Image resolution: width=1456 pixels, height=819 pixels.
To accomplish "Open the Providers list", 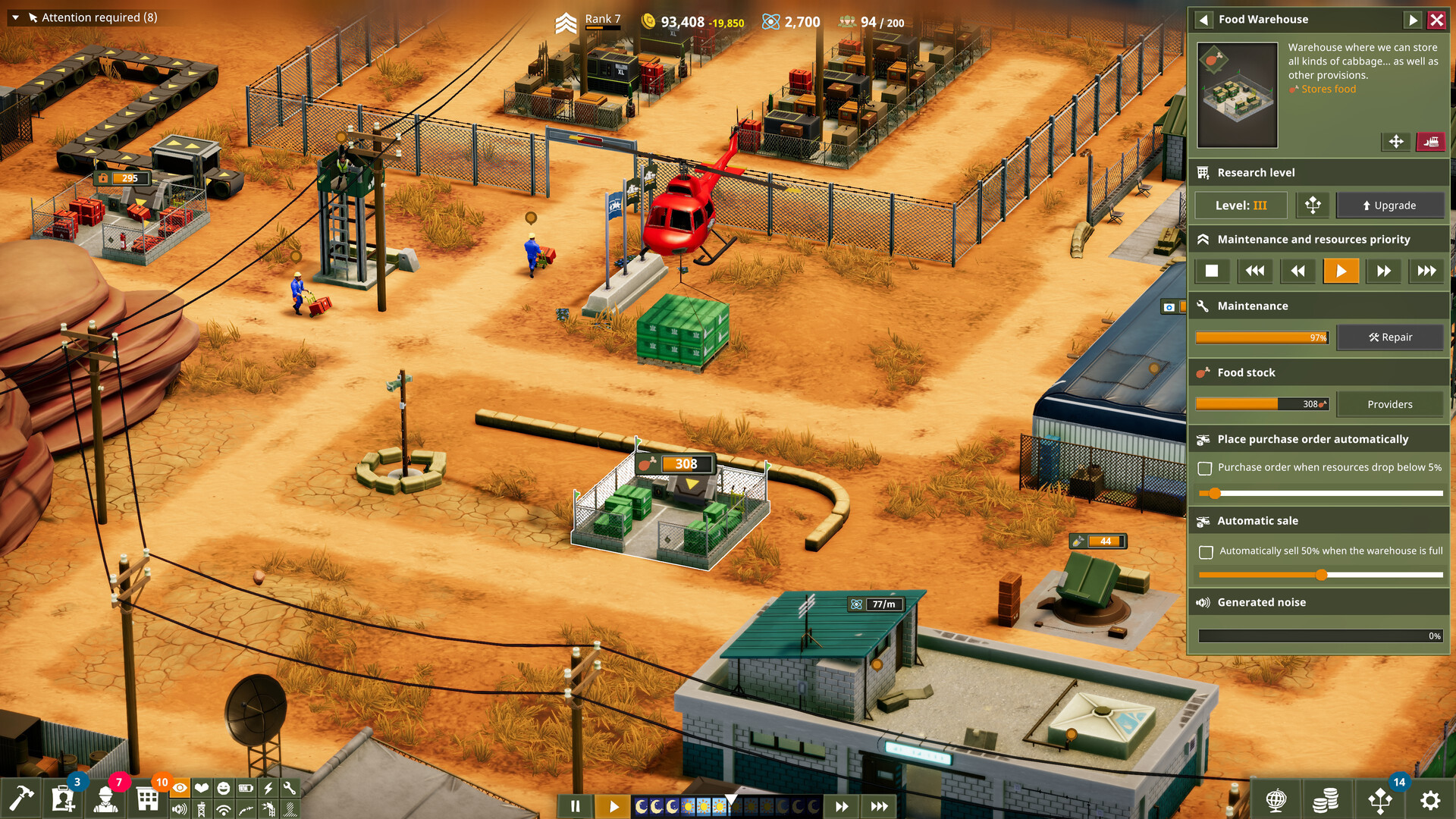I will [x=1391, y=403].
